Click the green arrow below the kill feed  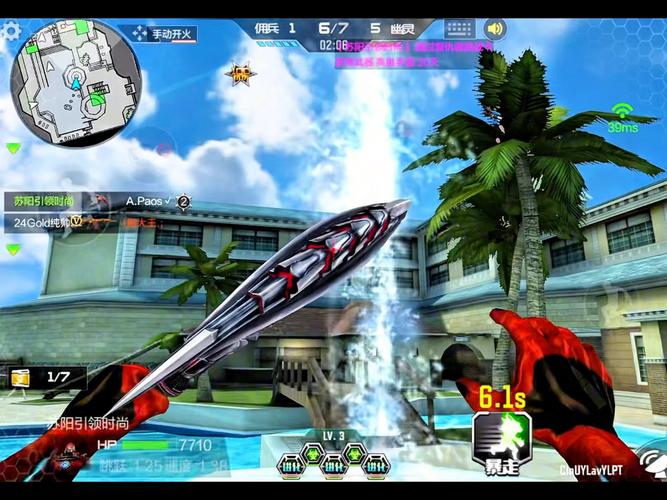pos(13,249)
